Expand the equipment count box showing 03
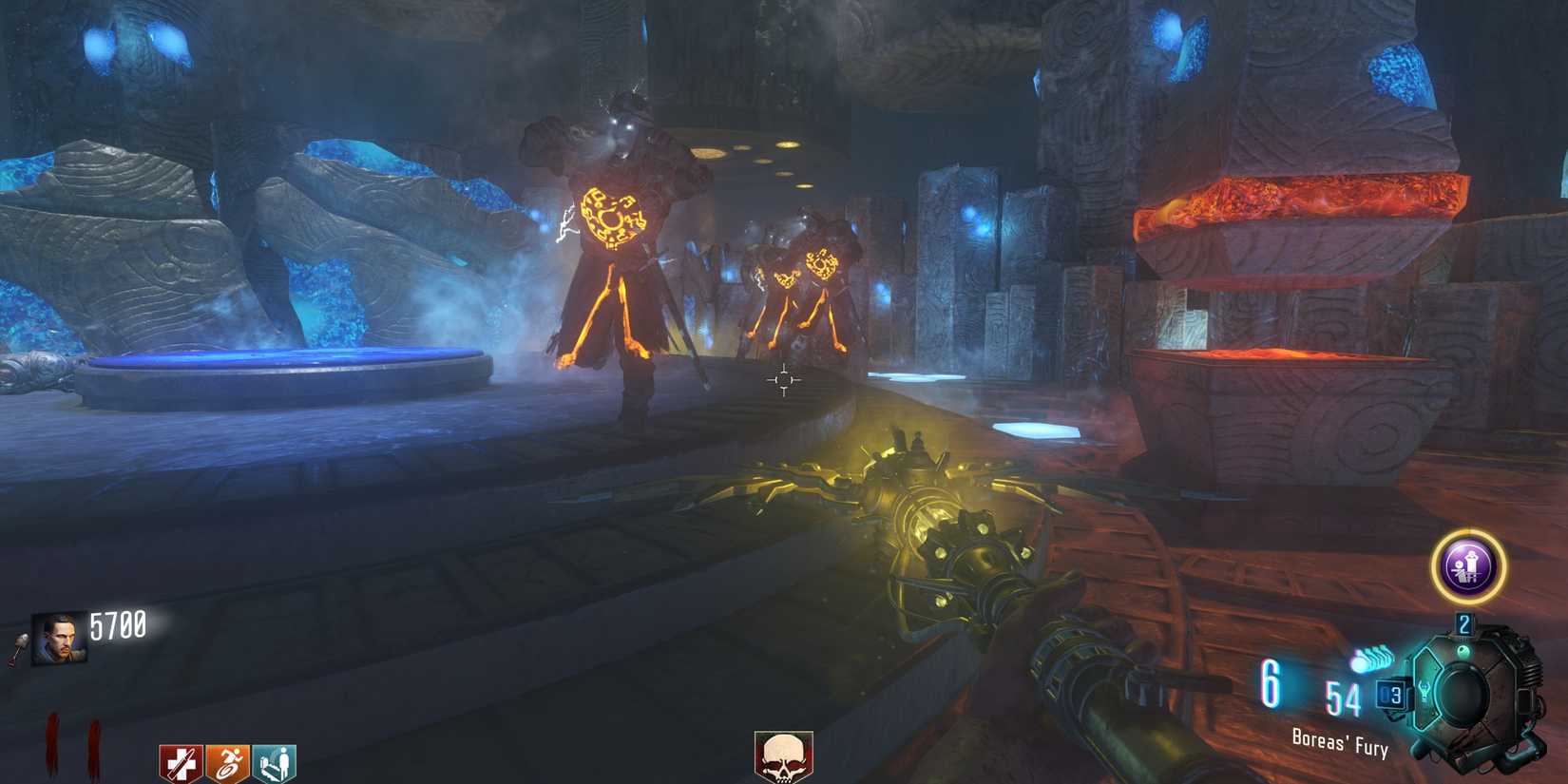This screenshot has width=1568, height=784. [1392, 694]
